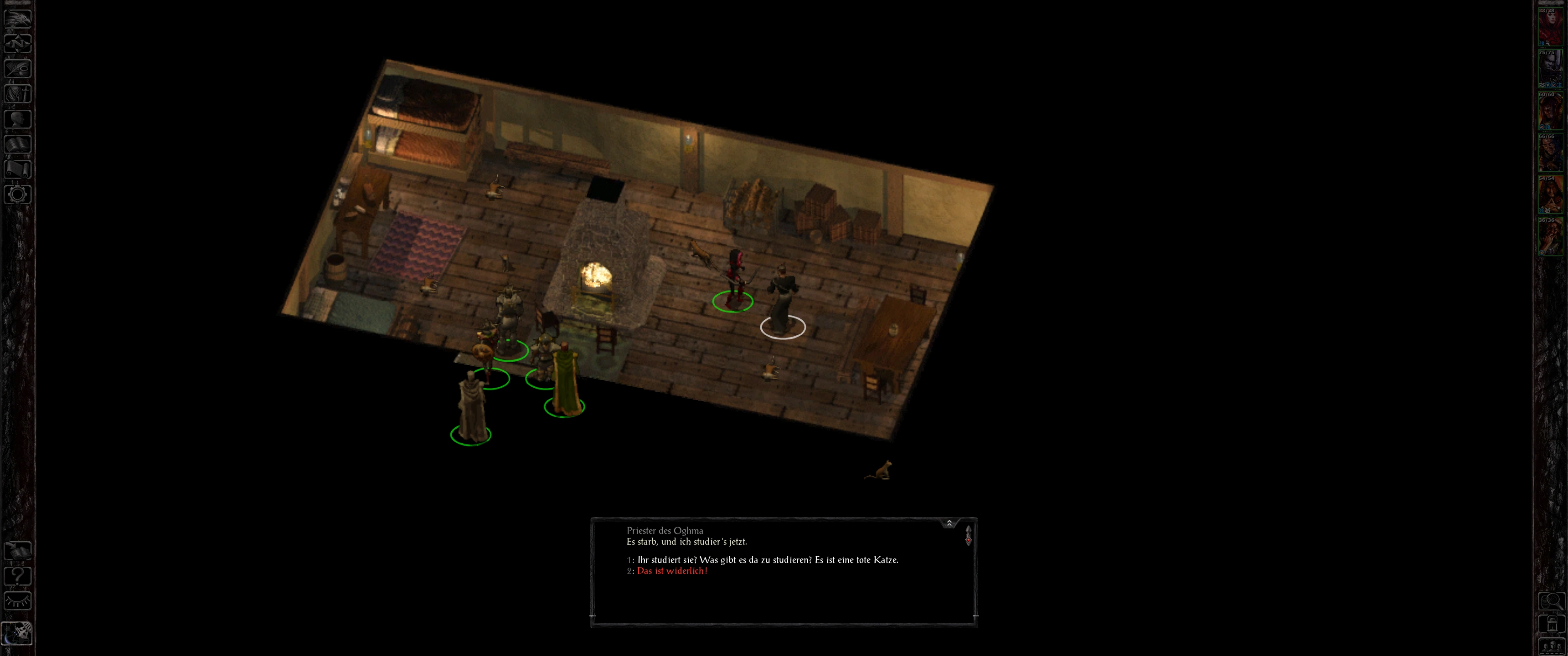Select the party portrait with 60/60 HP
The height and width of the screenshot is (656, 1568).
[1550, 111]
